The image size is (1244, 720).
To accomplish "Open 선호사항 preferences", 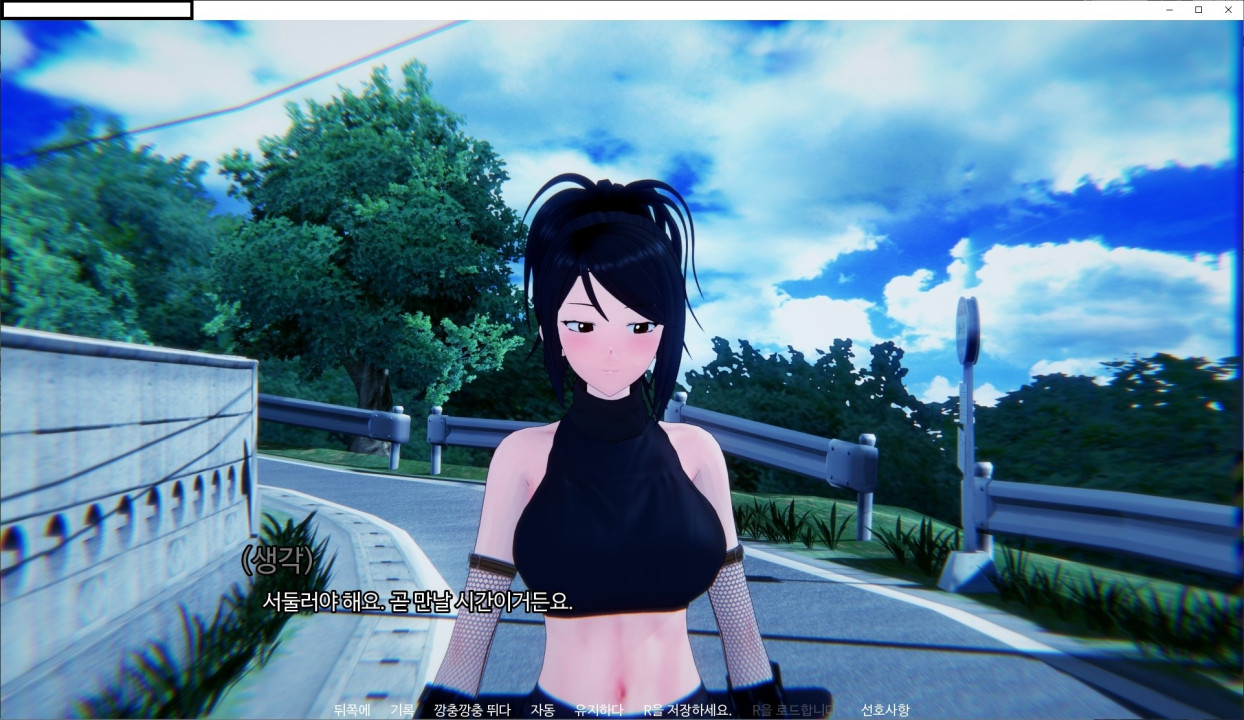I will click(885, 710).
